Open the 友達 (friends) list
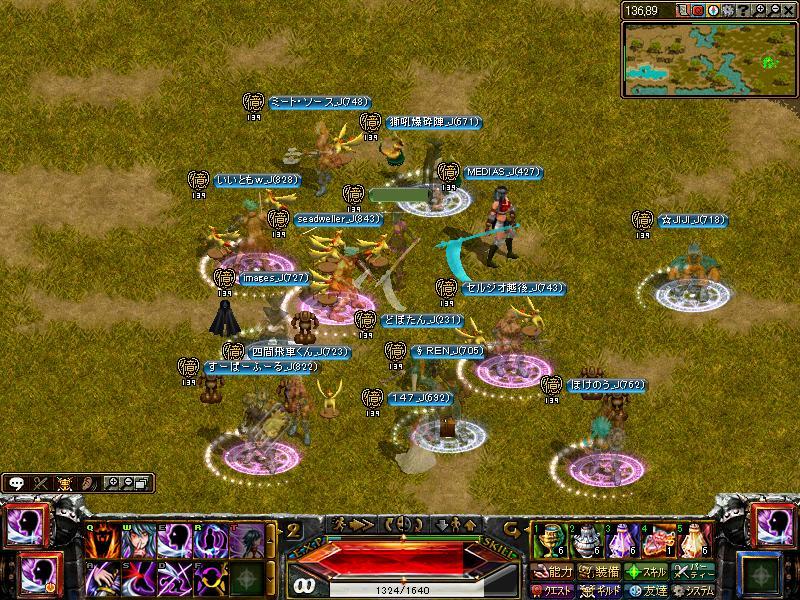The width and height of the screenshot is (800, 600). (x=645, y=590)
